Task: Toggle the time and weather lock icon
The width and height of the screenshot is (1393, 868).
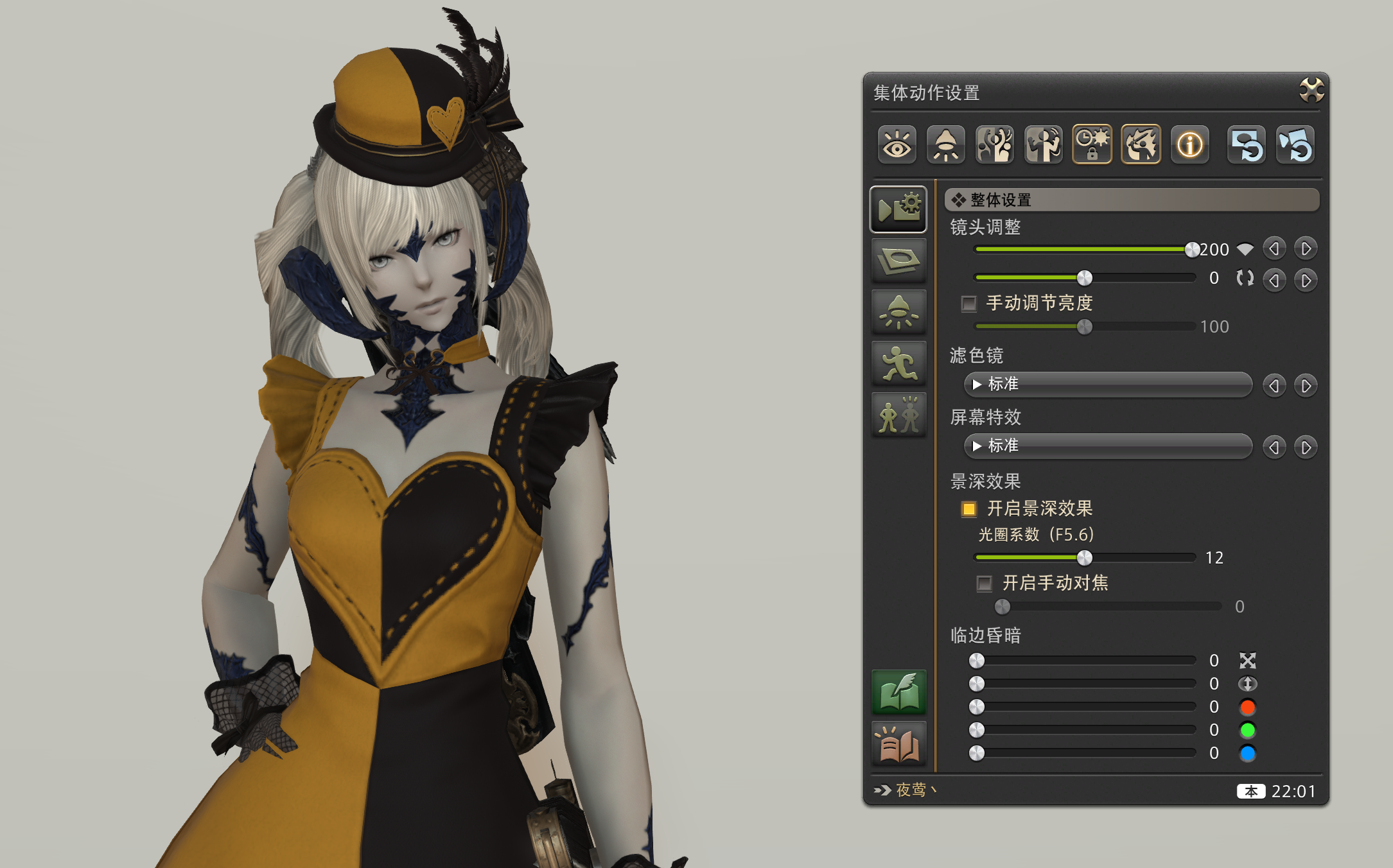Action: coord(1092,144)
